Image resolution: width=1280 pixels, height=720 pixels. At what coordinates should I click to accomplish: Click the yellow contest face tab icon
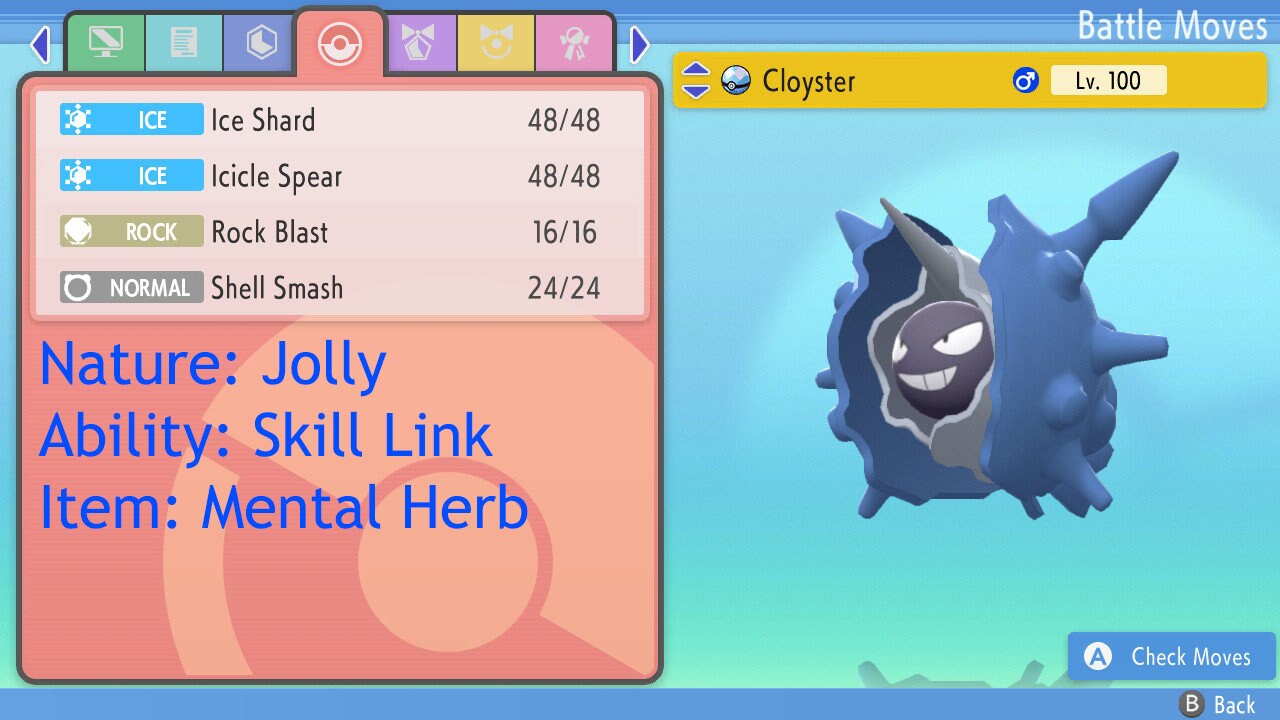(498, 43)
